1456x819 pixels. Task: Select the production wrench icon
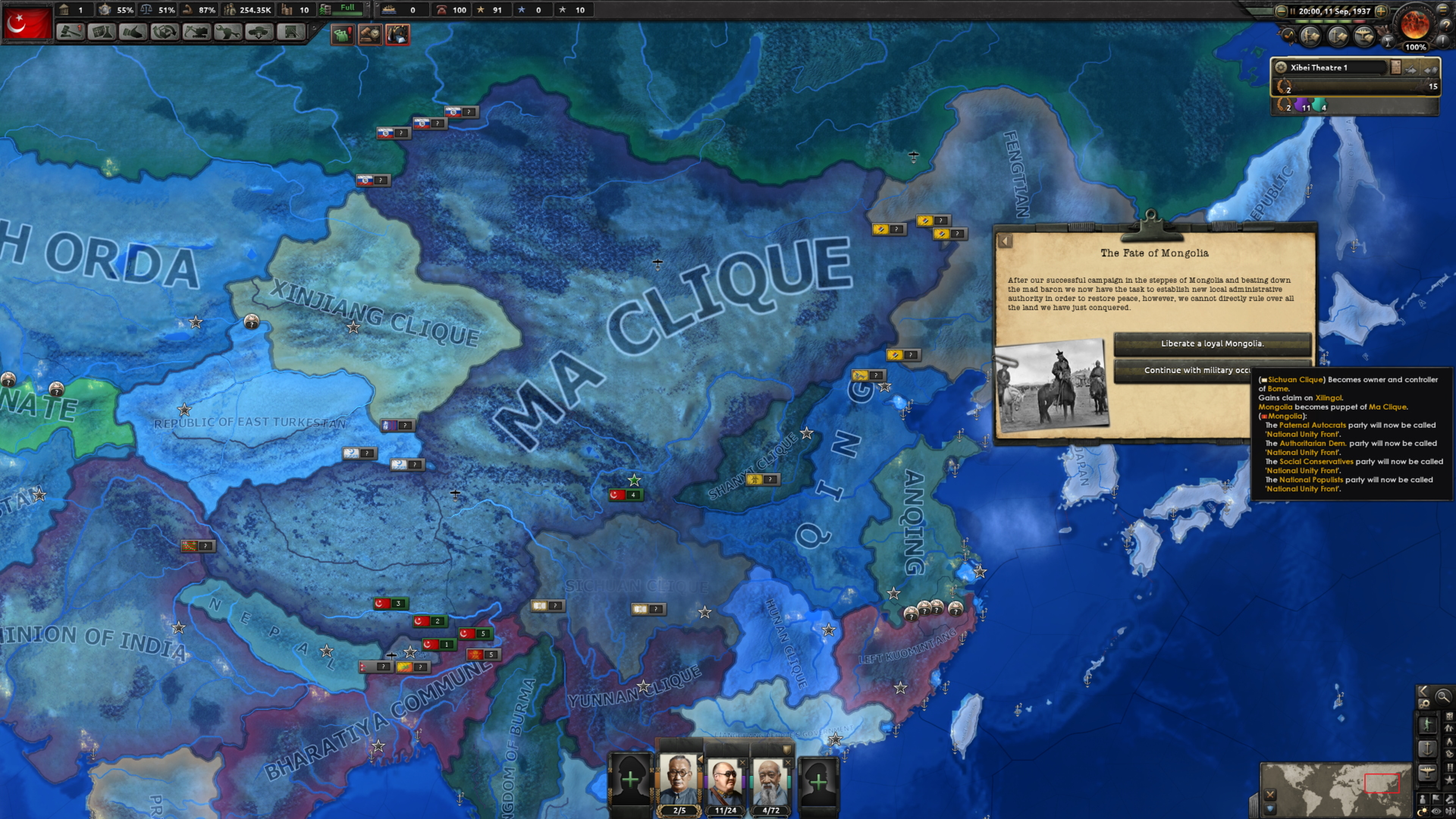(227, 32)
